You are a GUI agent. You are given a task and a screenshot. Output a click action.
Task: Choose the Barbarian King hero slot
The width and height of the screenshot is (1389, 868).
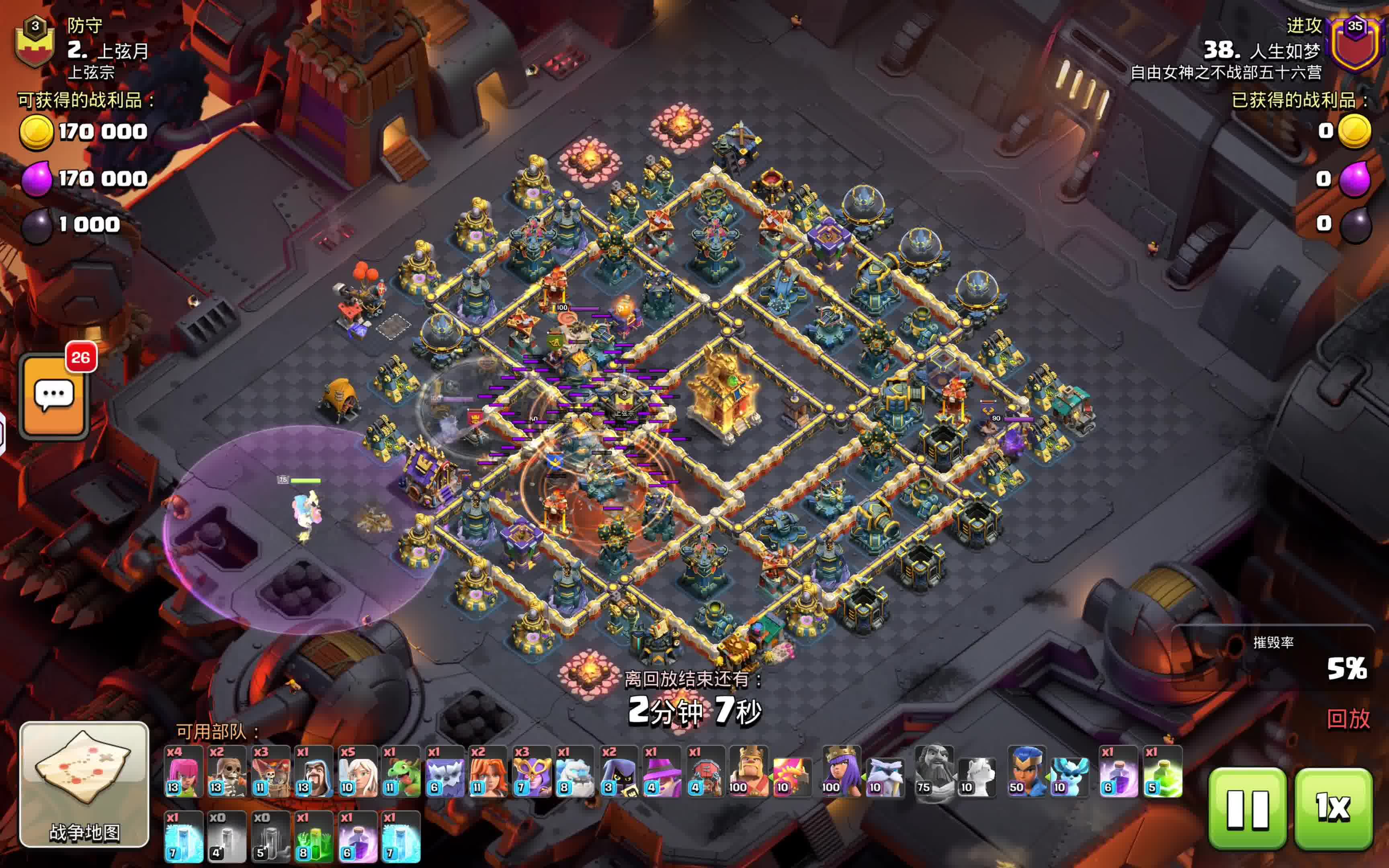click(x=748, y=772)
